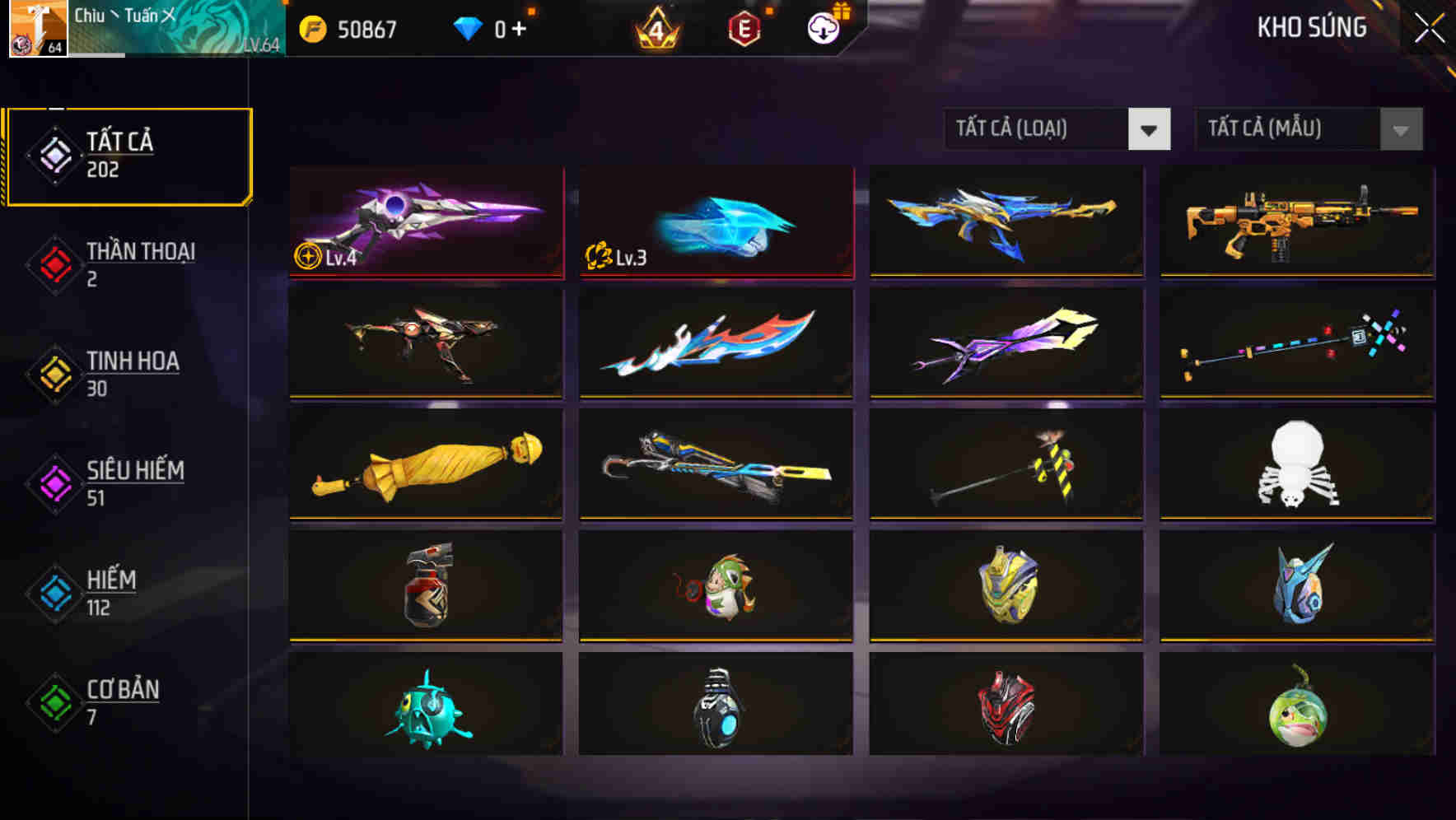This screenshot has height=820, width=1456.
Task: Select the Lv.3 blue crystal item
Action: click(x=716, y=222)
